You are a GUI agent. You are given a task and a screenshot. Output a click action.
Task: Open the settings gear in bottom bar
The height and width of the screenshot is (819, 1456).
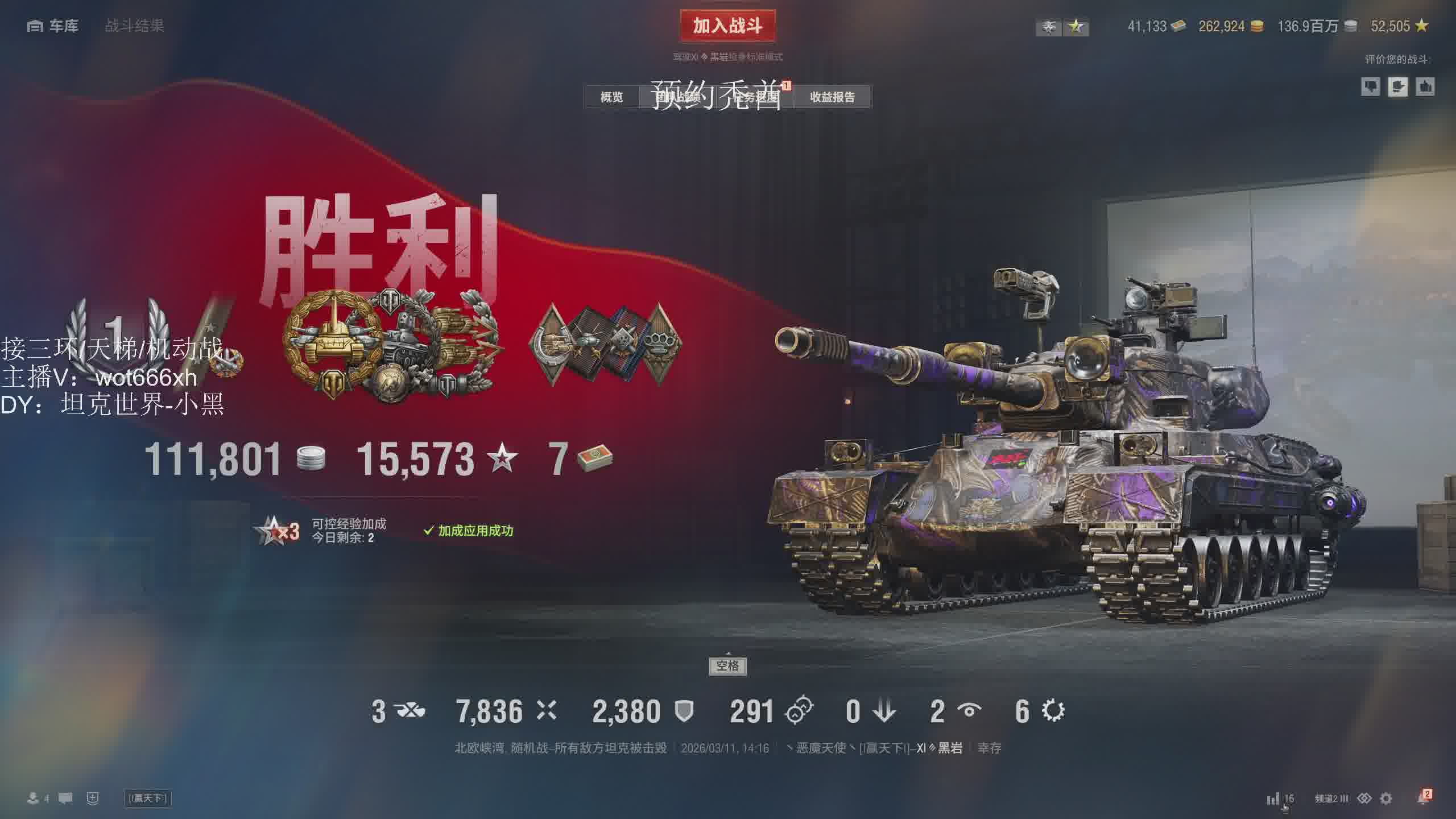pos(1386,799)
